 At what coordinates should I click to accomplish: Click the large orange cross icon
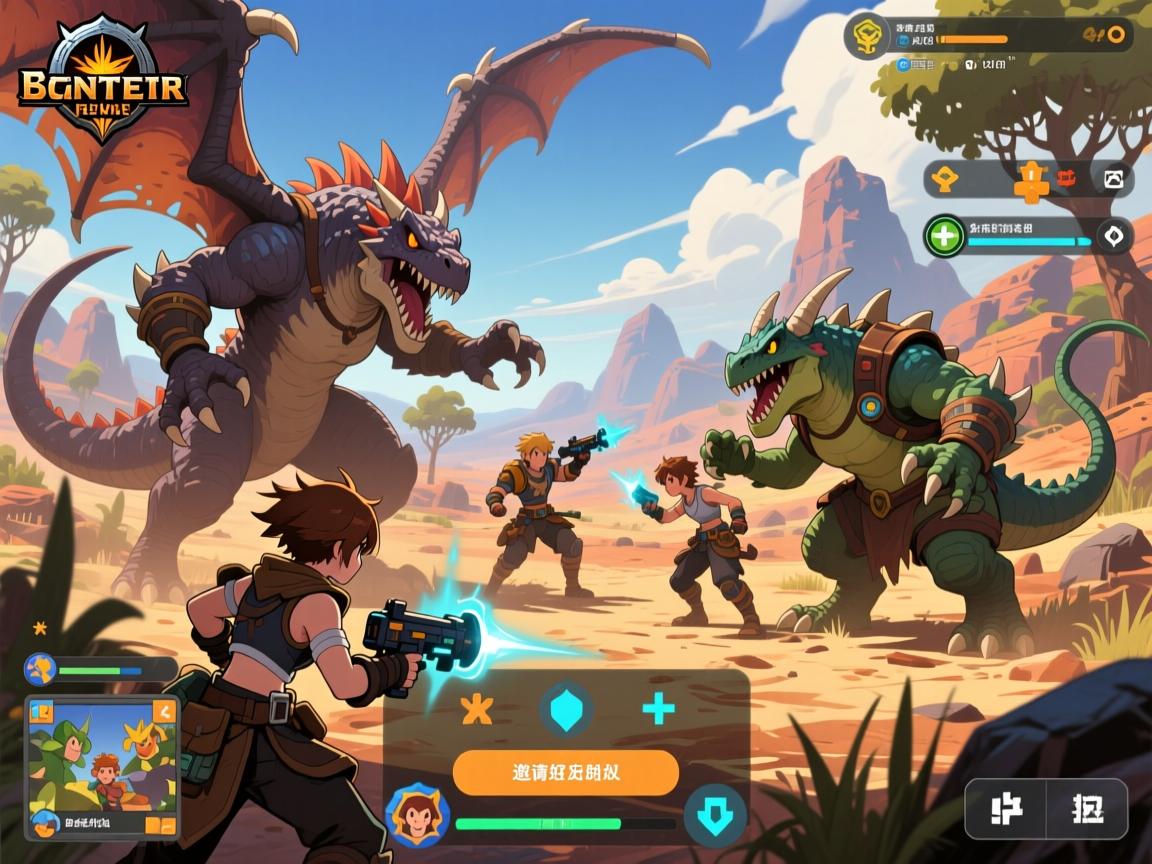coord(1030,181)
